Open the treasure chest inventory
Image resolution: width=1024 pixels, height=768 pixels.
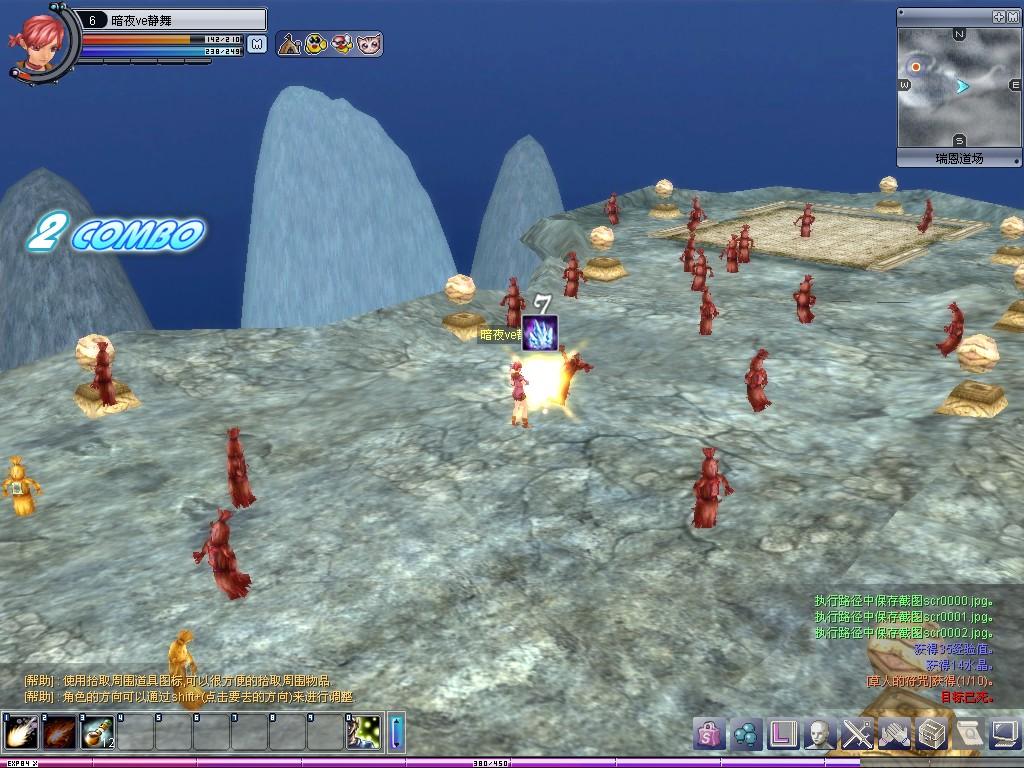[931, 734]
